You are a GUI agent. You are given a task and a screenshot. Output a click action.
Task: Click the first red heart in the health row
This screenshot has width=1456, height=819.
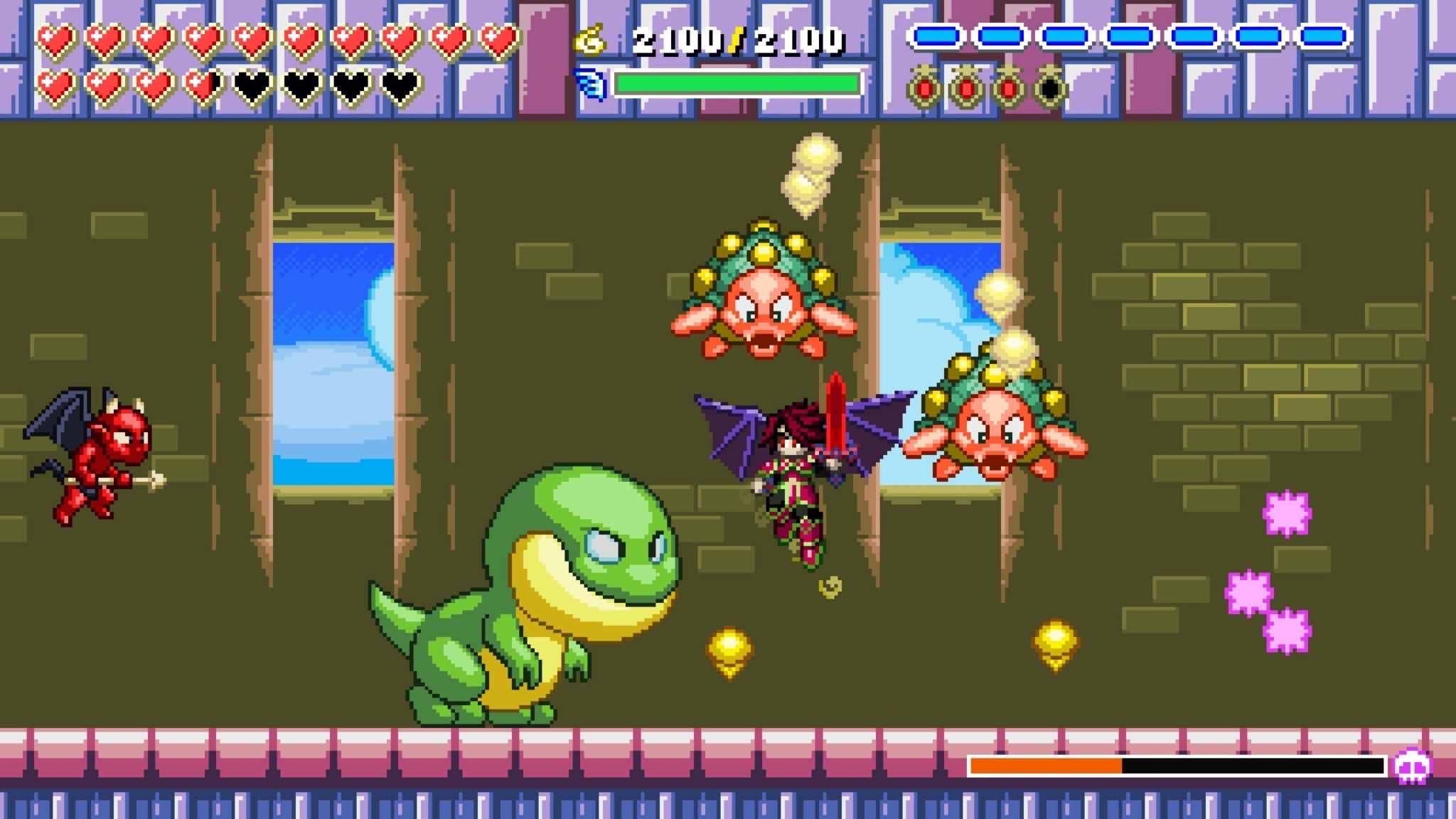click(x=55, y=41)
